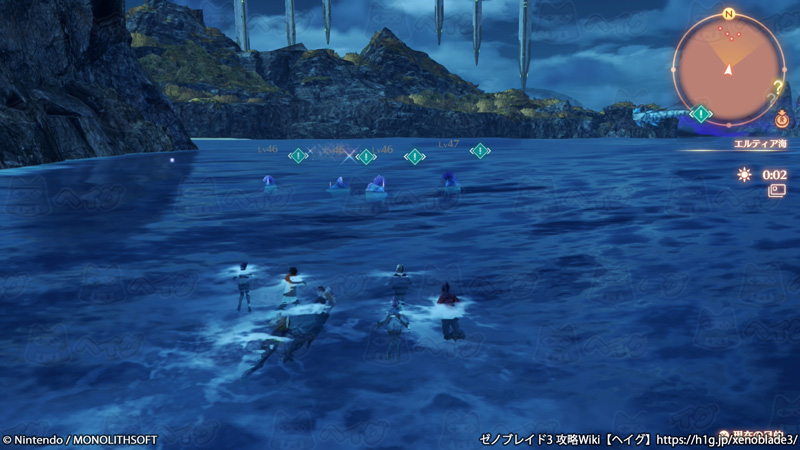The width and height of the screenshot is (800, 450).
Task: Click the sun time-of-day icon
Action: pyautogui.click(x=744, y=174)
